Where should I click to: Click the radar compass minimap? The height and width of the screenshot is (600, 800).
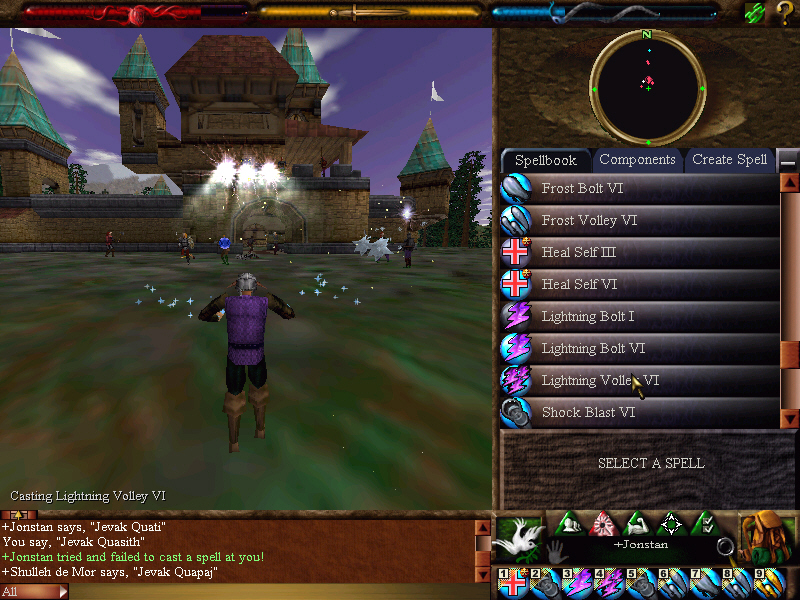[647, 87]
